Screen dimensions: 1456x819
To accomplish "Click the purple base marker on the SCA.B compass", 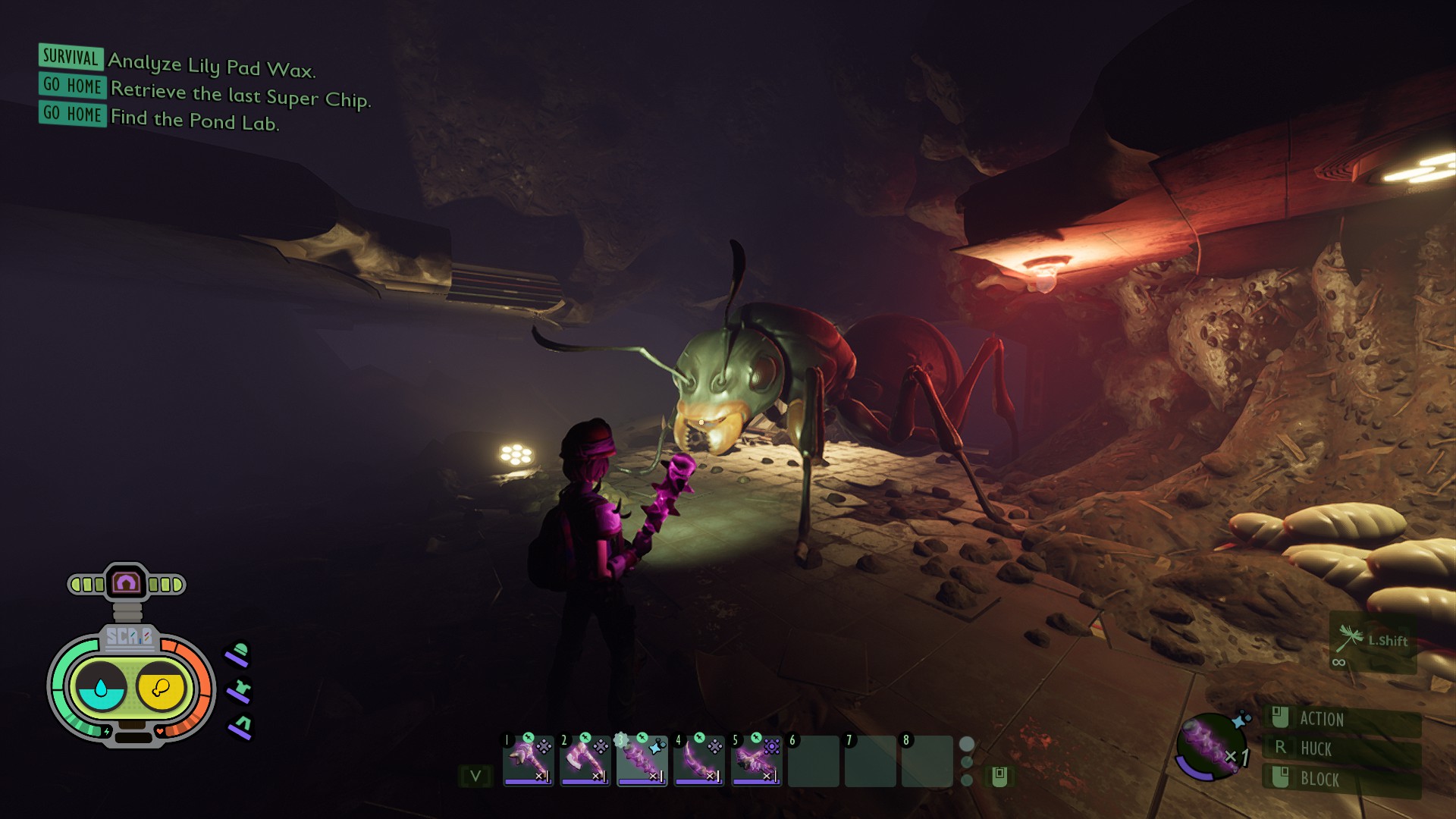I will (x=126, y=583).
